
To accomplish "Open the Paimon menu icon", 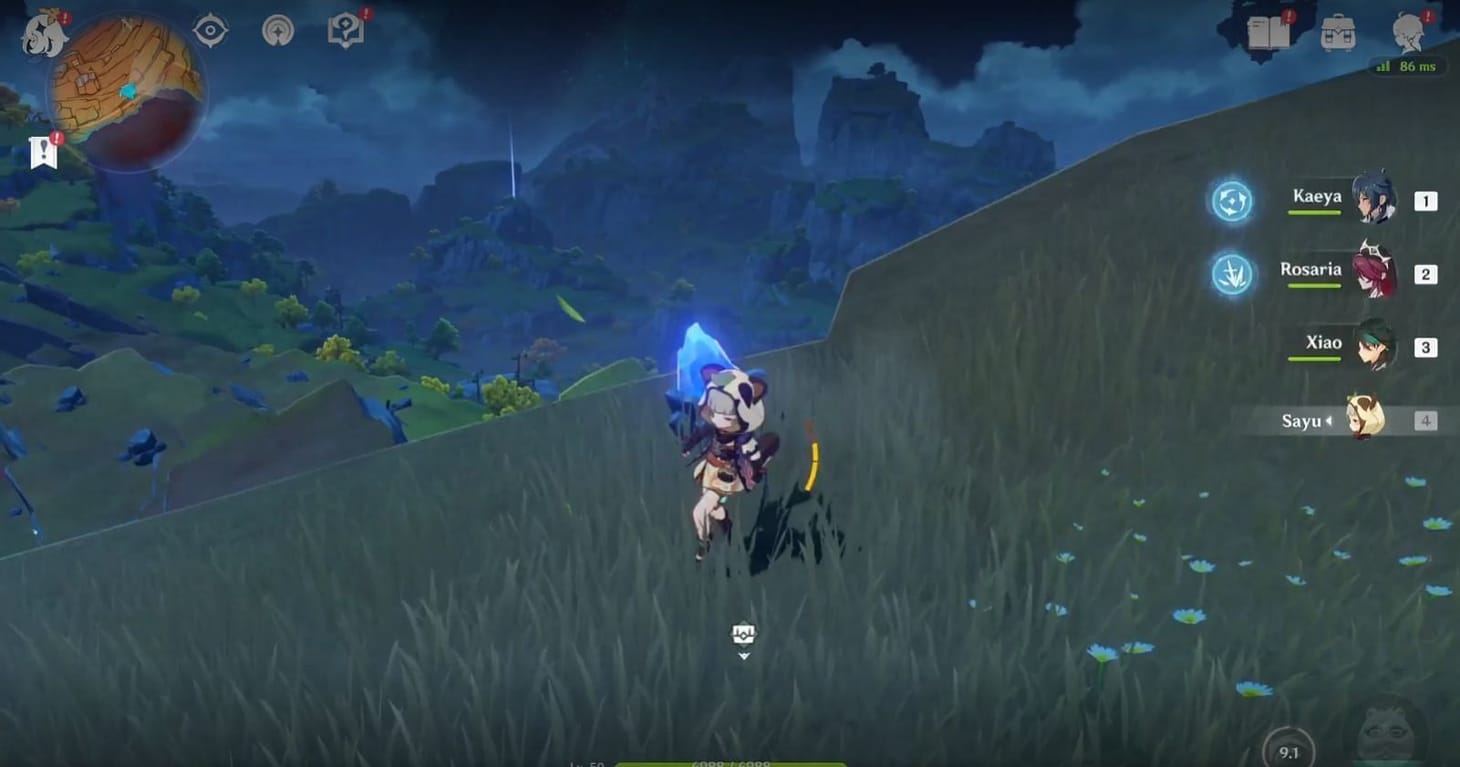I will 39,30.
